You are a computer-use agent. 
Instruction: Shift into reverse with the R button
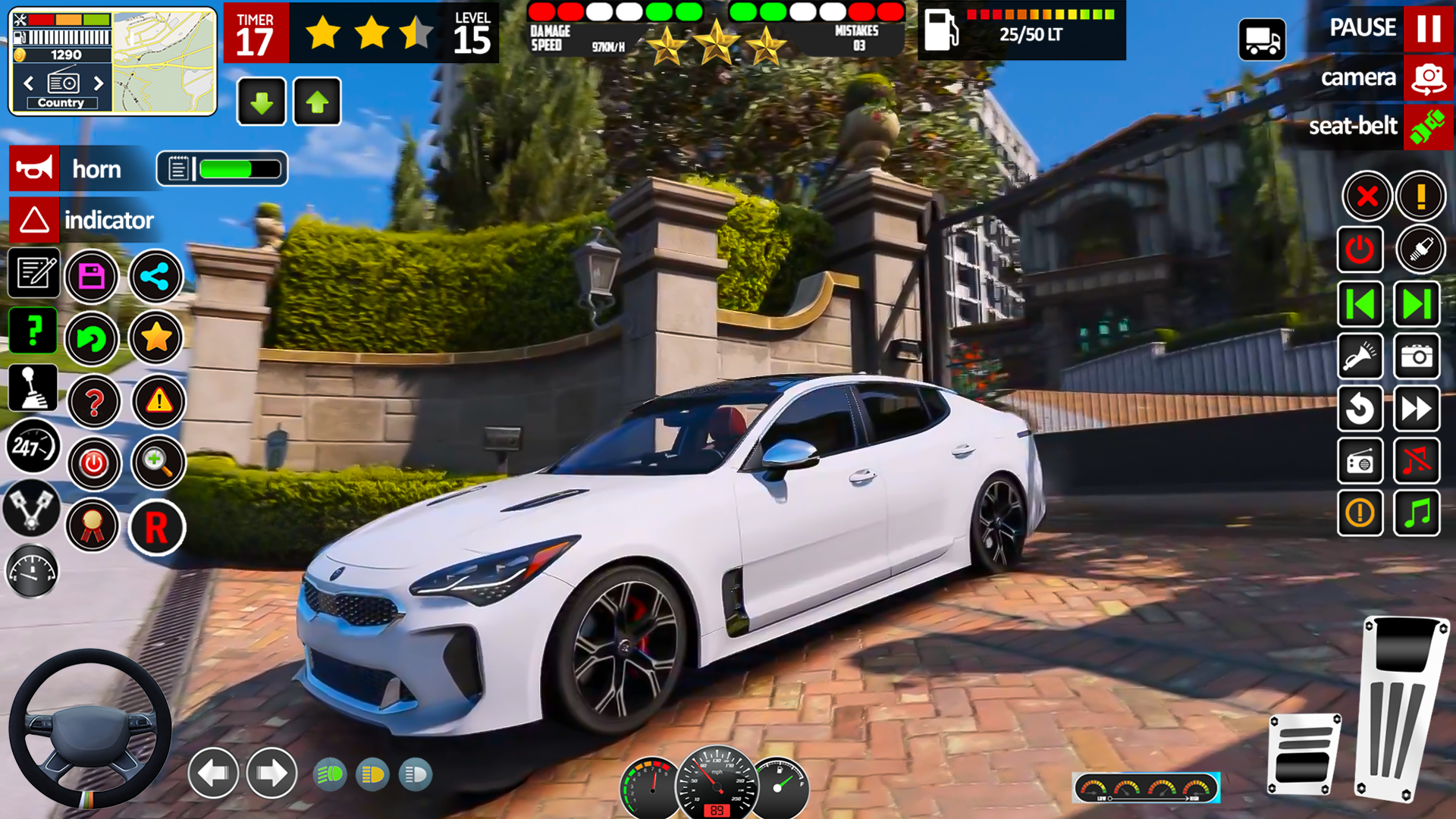click(156, 527)
